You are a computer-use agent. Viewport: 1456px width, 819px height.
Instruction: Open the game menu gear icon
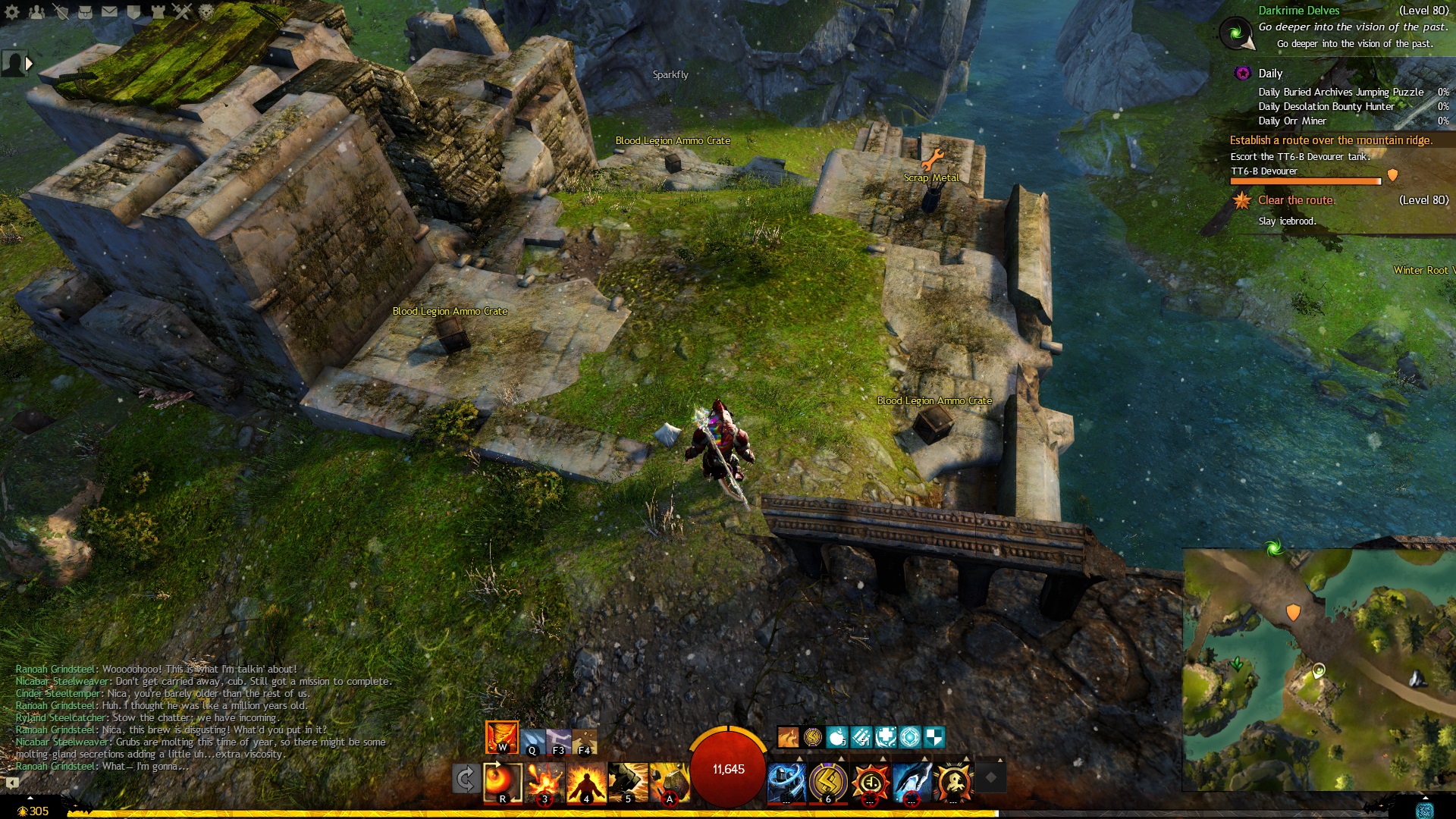(x=12, y=11)
